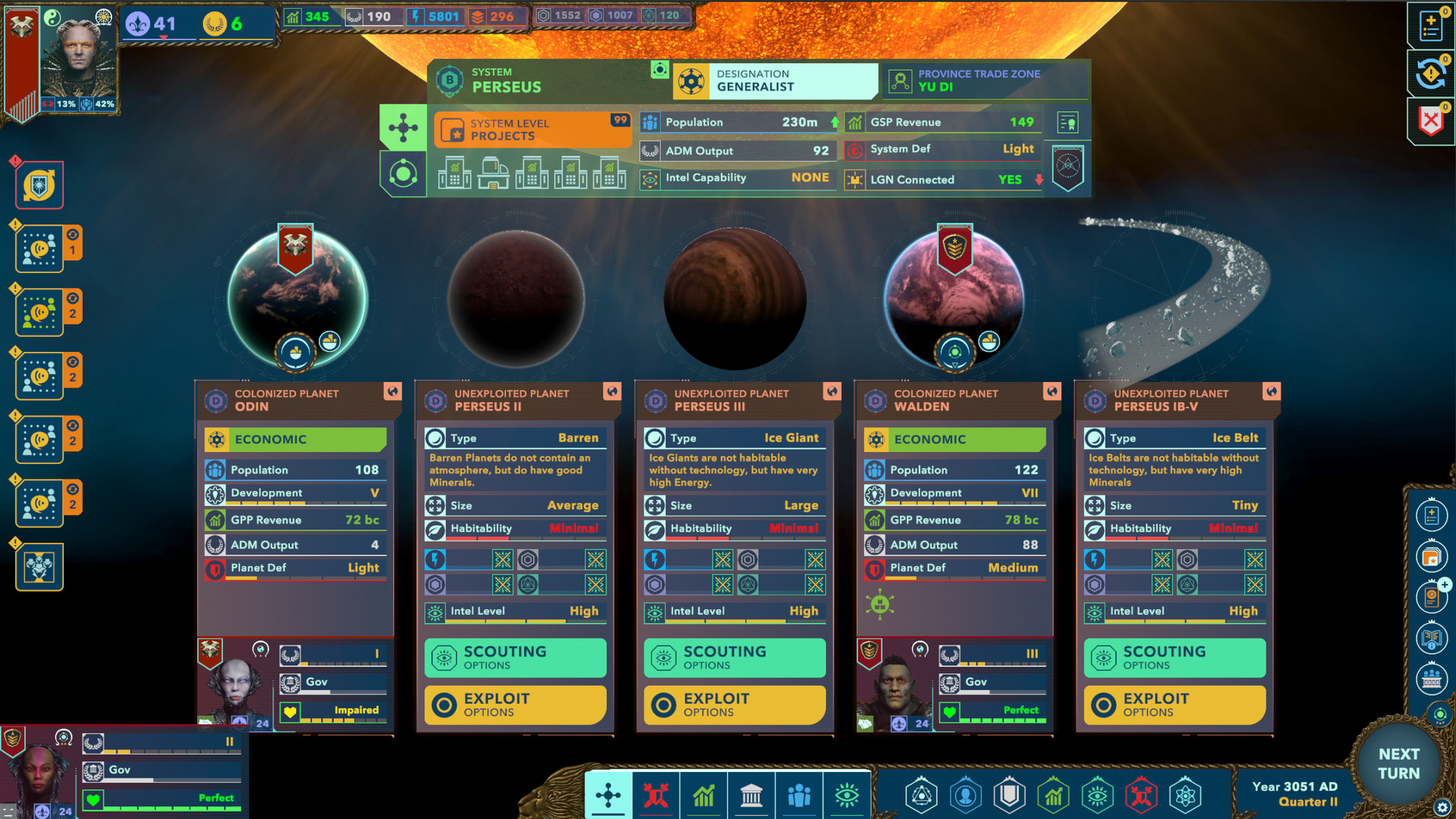Image resolution: width=1456 pixels, height=819 pixels.
Task: Open the Intel eye tab in bottom toolbar
Action: point(847,795)
